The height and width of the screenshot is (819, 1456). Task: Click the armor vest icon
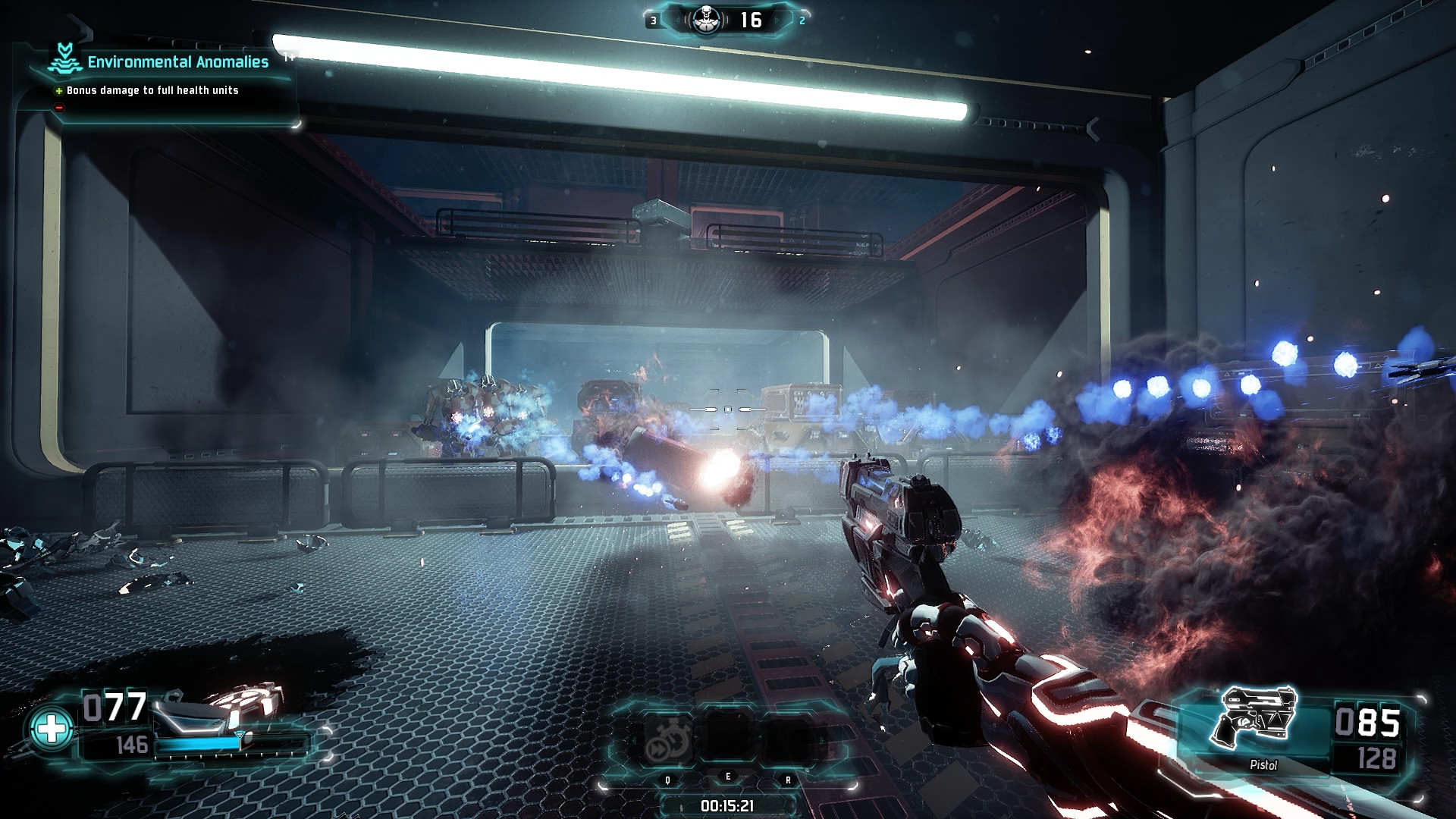tap(220, 706)
